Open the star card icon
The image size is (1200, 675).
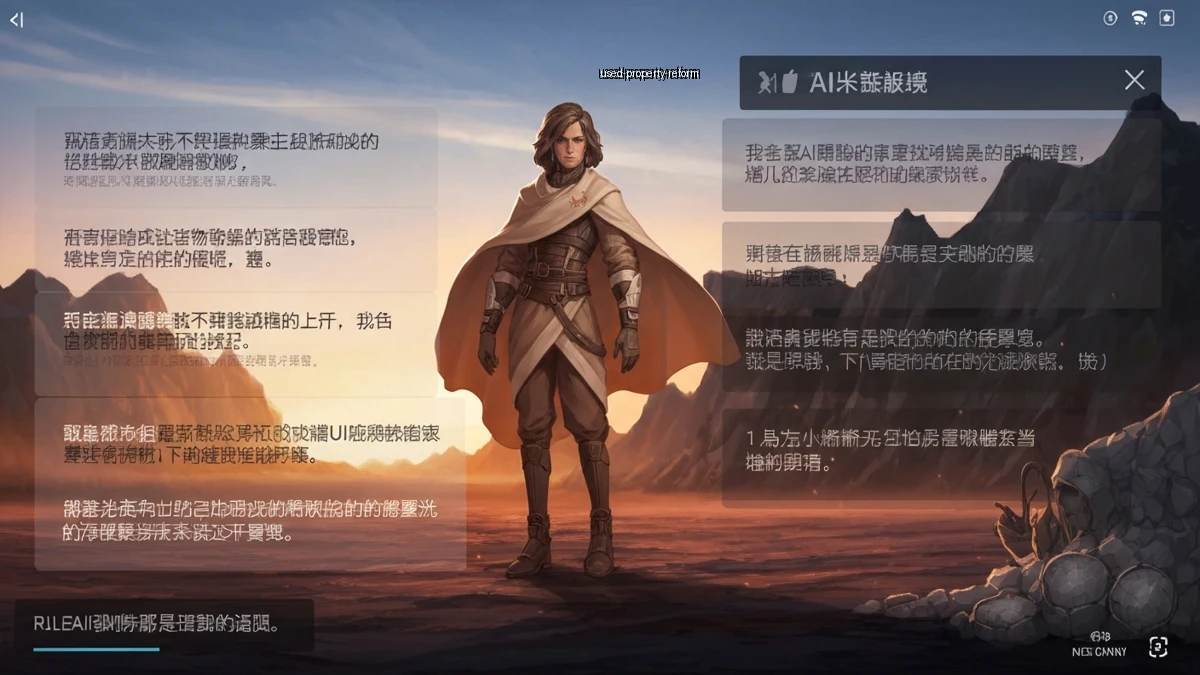pyautogui.click(x=1166, y=18)
